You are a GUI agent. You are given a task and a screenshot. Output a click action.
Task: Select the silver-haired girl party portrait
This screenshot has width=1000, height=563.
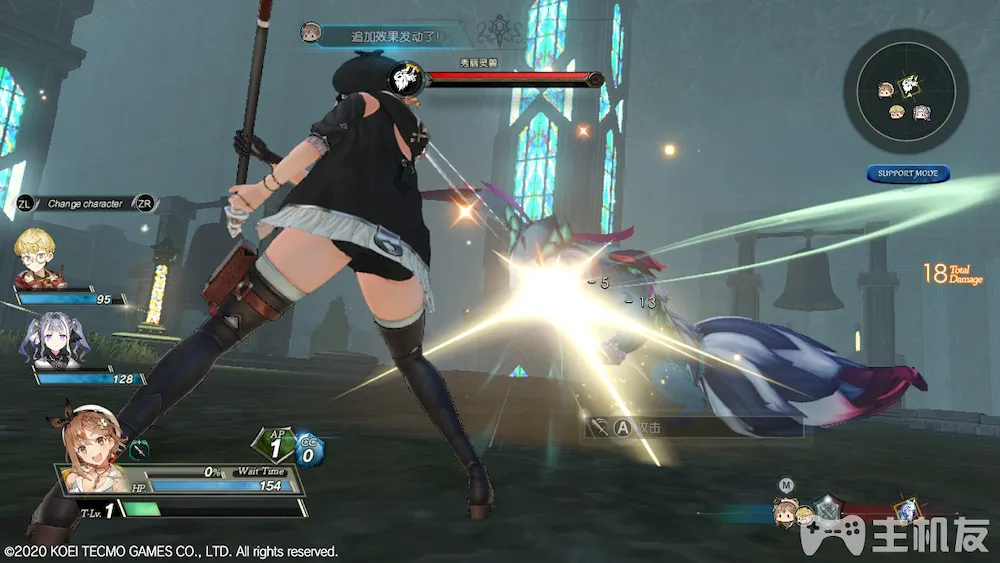tap(52, 337)
